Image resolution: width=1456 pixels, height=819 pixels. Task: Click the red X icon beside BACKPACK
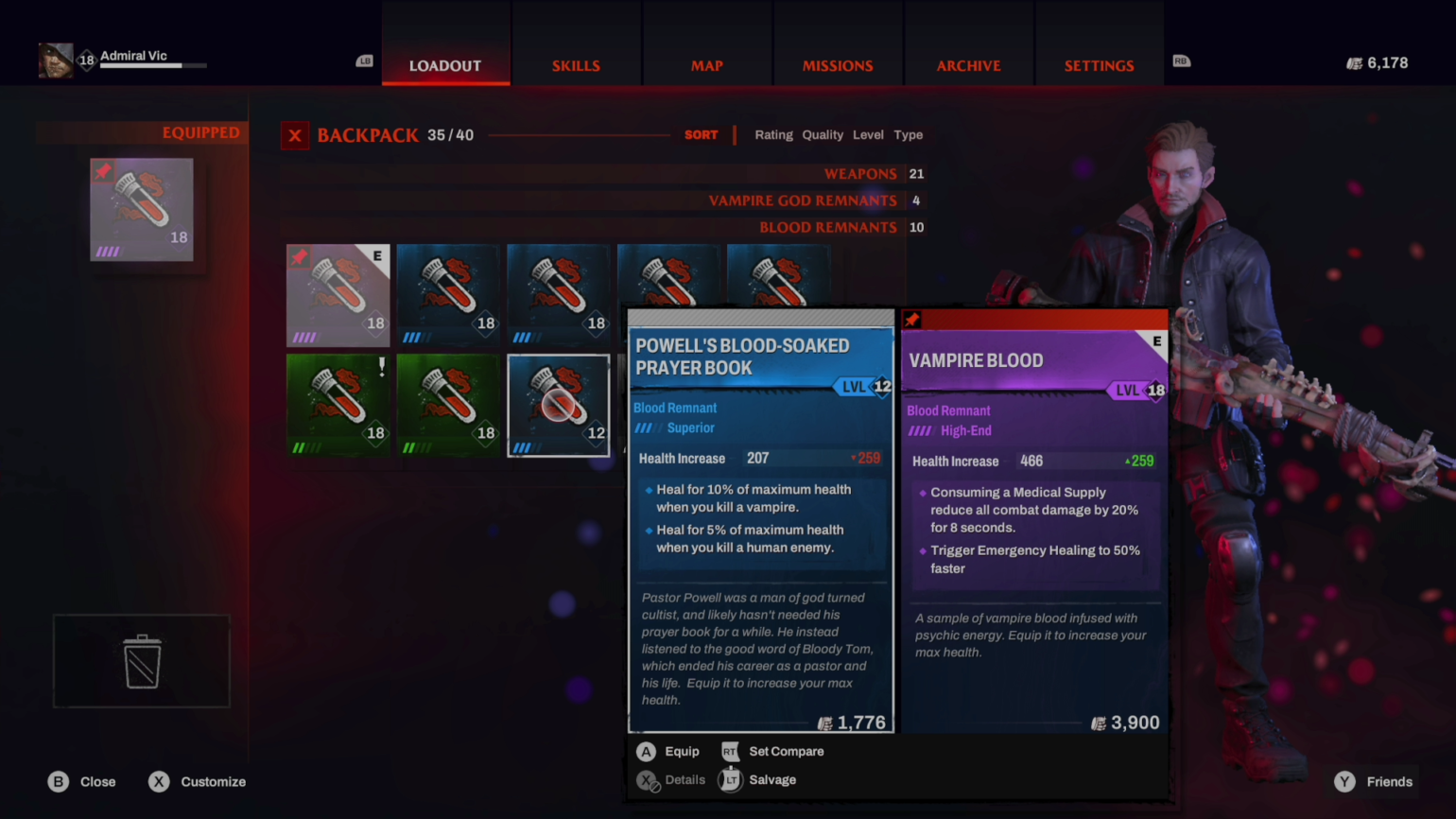294,135
